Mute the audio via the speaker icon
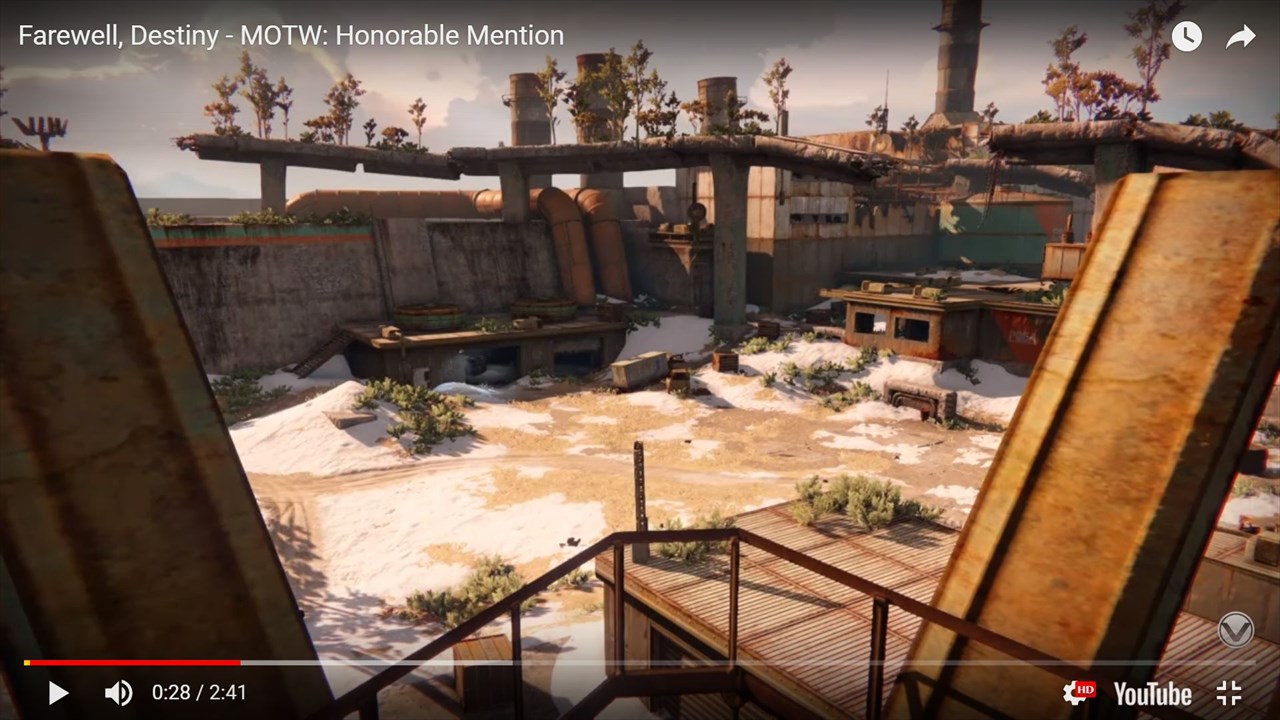The width and height of the screenshot is (1280, 720). [117, 691]
